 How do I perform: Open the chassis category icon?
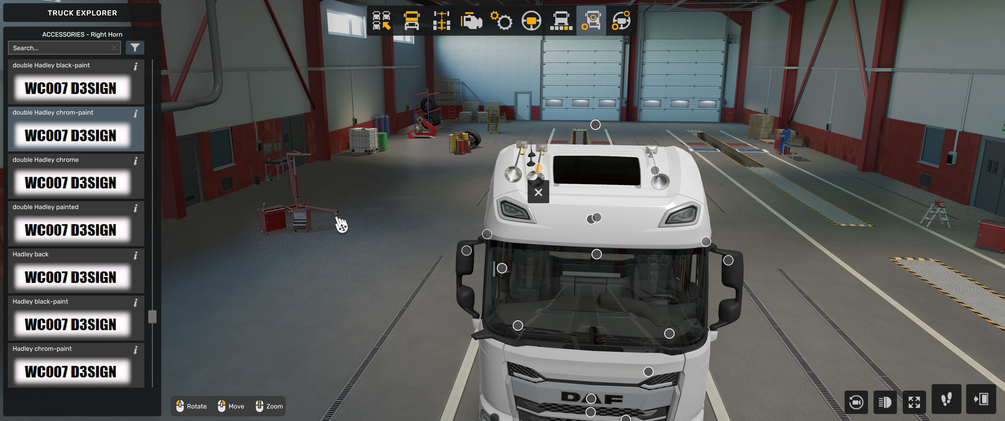(441, 20)
